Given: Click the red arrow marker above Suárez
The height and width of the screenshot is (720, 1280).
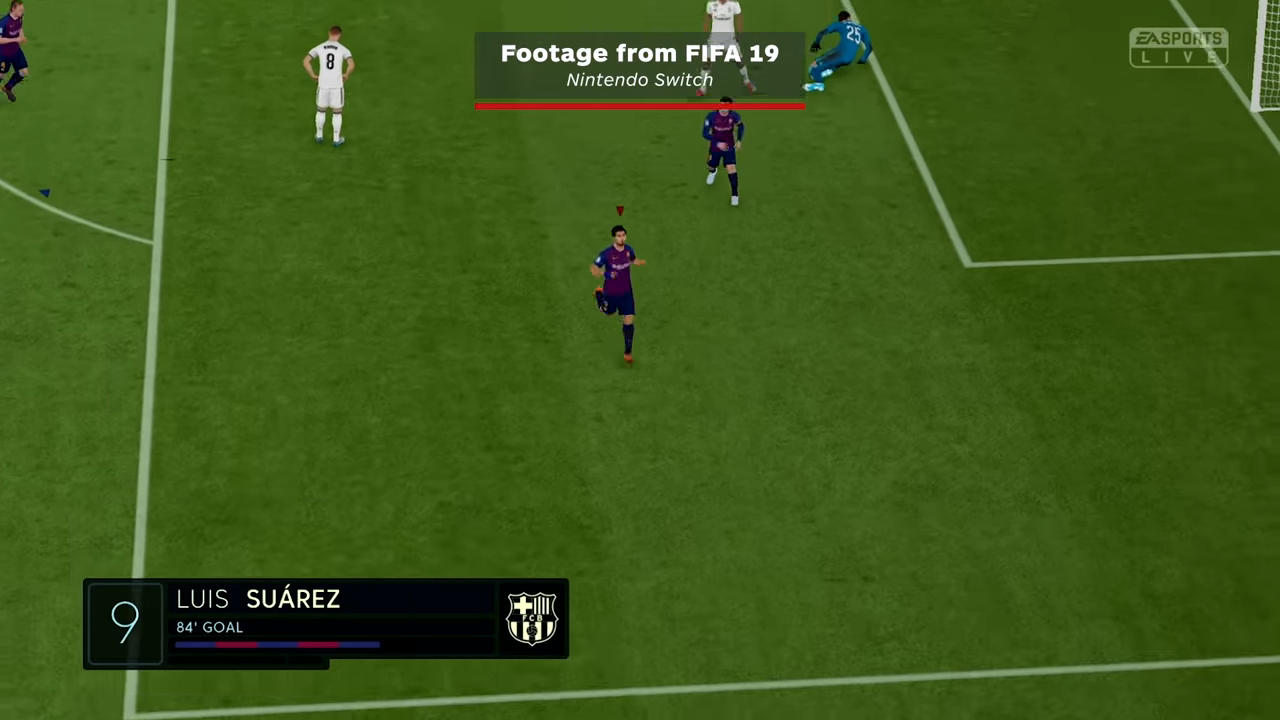Looking at the screenshot, I should 619,210.
